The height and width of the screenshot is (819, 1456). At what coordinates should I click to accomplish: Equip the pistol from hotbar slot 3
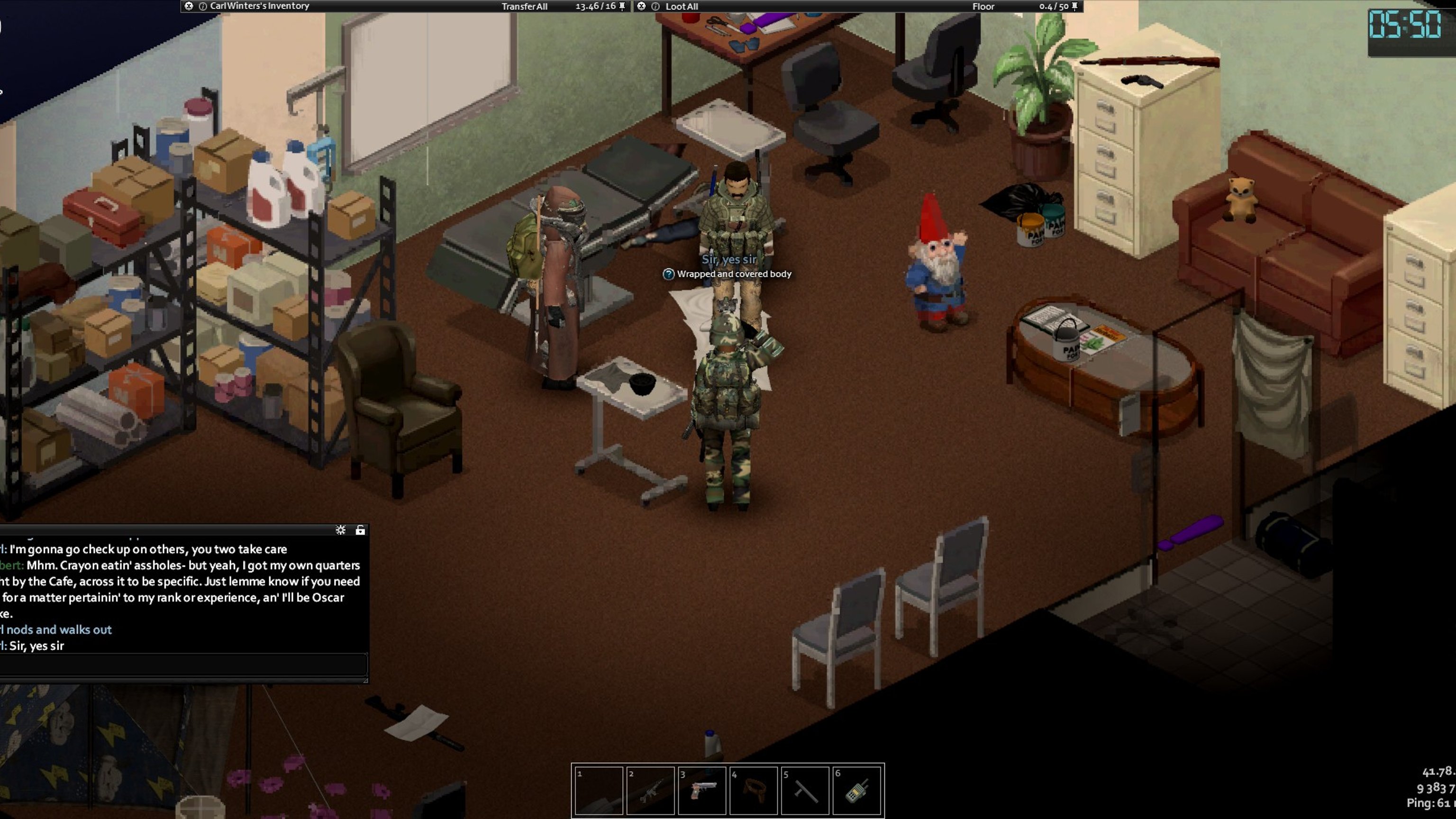[x=702, y=790]
